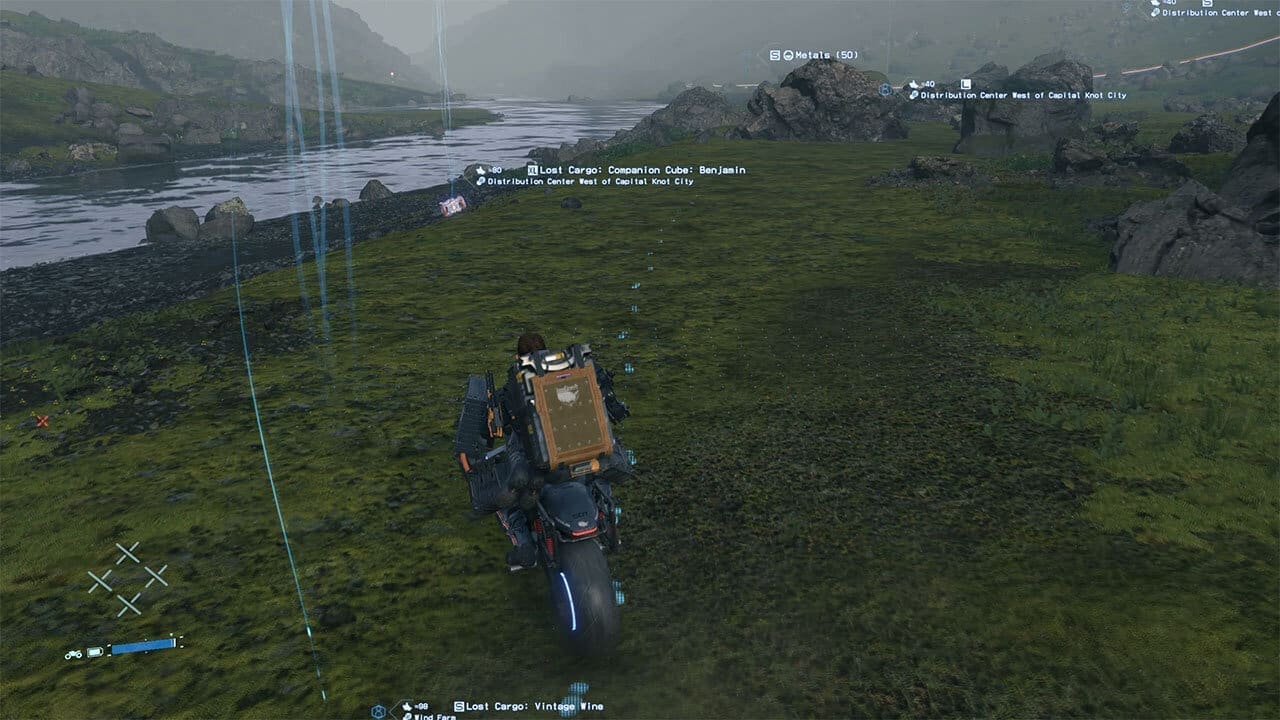Select the Metals (50) resource marker icon

click(787, 54)
